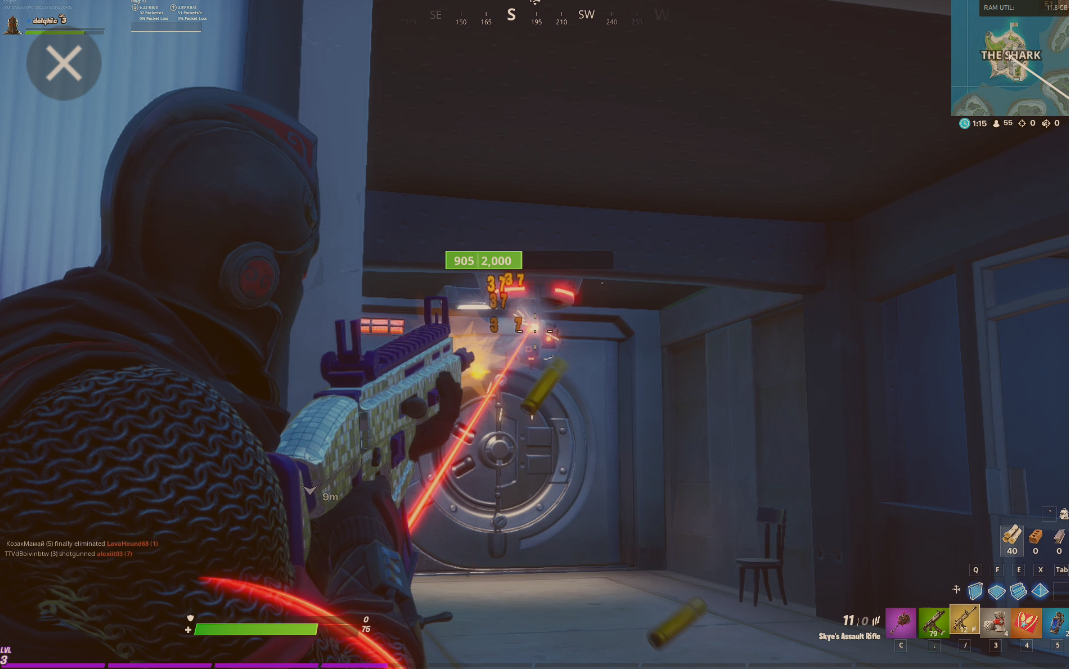Select Skye's Assault Rifle in the hotbar
1069x669 pixels.
pos(965,623)
